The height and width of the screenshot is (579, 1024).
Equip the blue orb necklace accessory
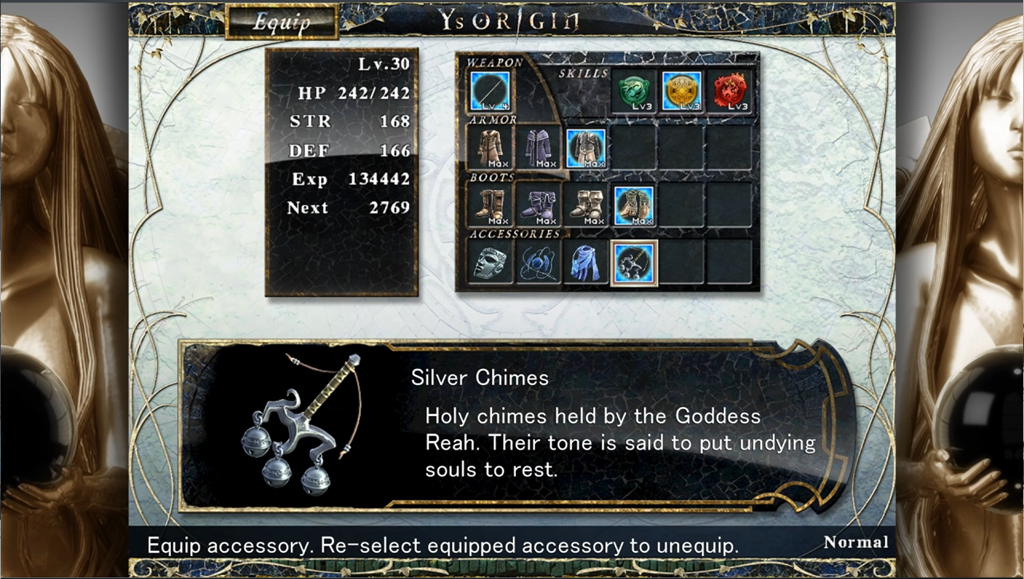539,262
